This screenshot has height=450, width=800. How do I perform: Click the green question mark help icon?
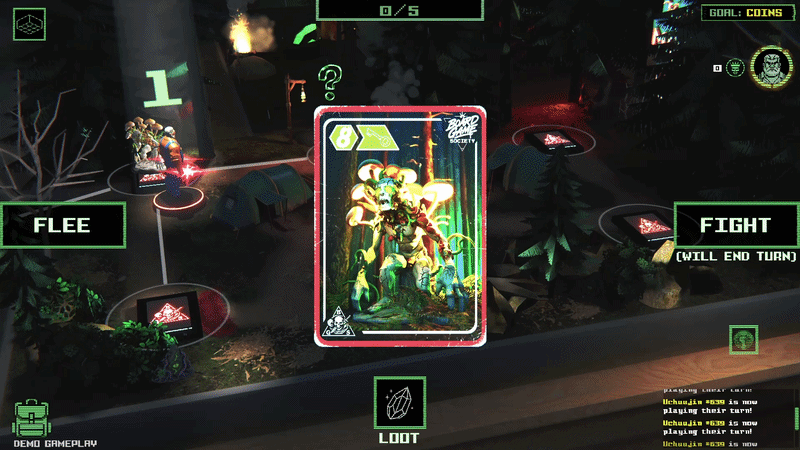(331, 77)
